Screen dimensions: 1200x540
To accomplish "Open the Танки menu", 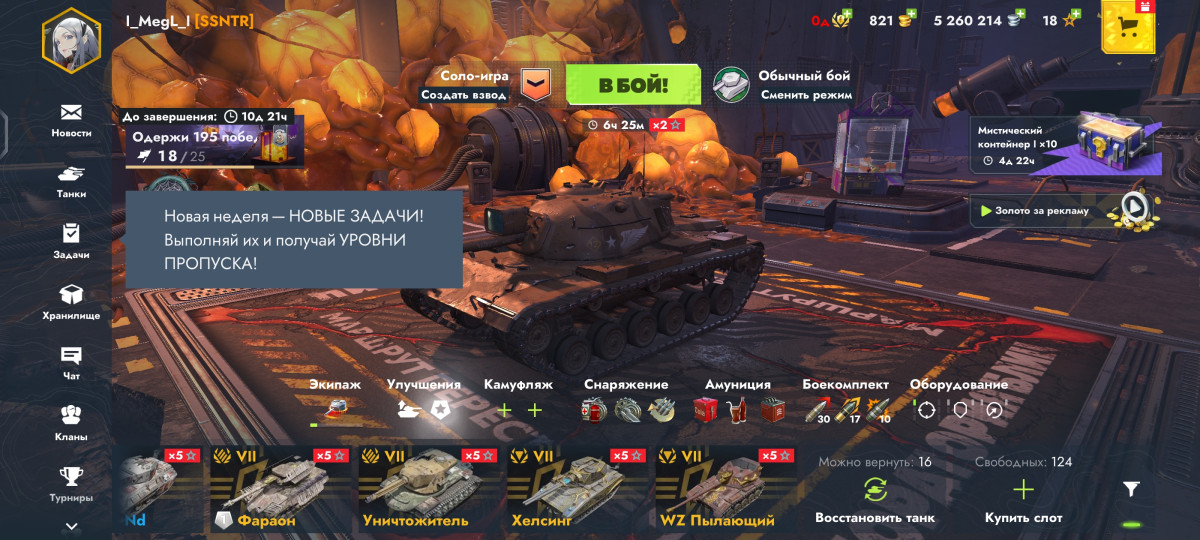I will [x=71, y=180].
